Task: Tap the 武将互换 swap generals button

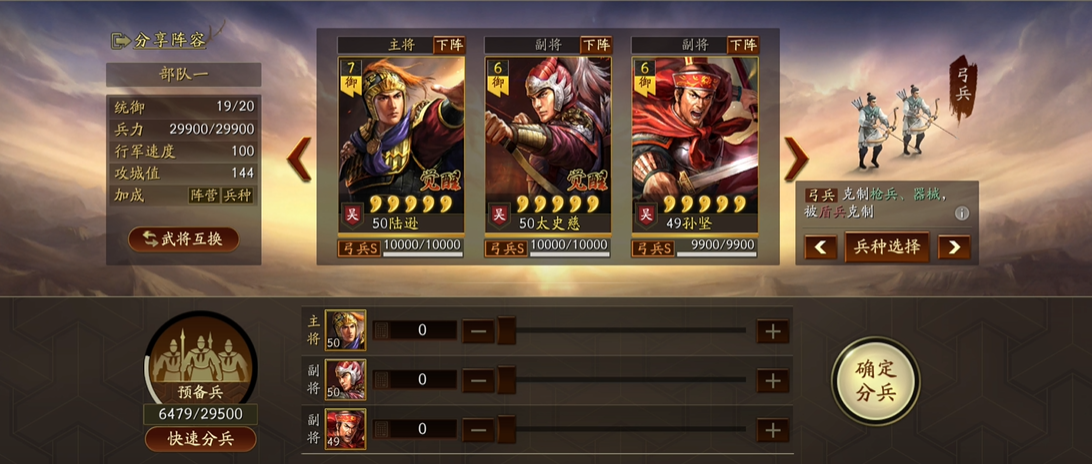Action: (183, 239)
